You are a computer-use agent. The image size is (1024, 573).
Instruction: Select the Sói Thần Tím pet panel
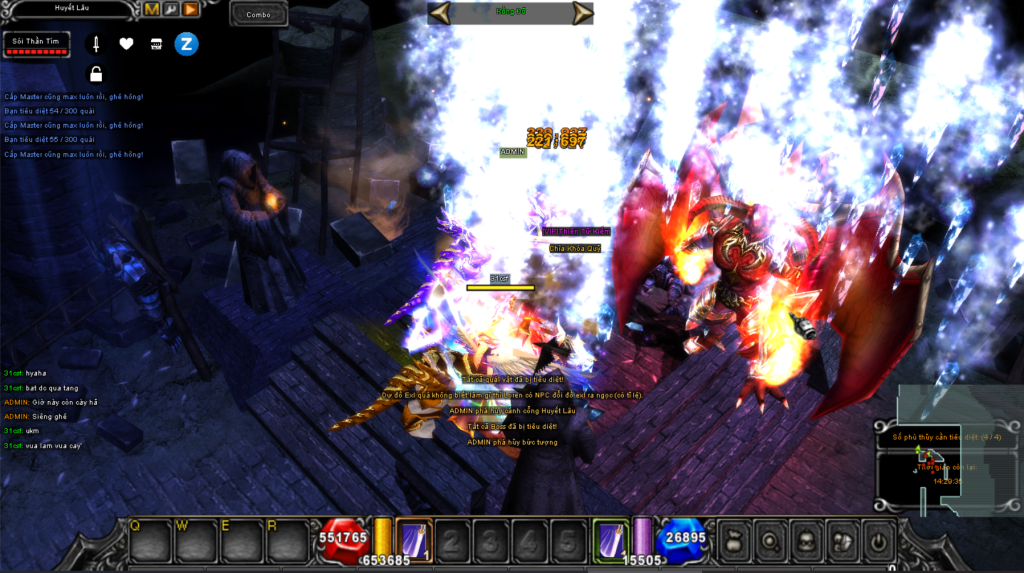(x=36, y=44)
